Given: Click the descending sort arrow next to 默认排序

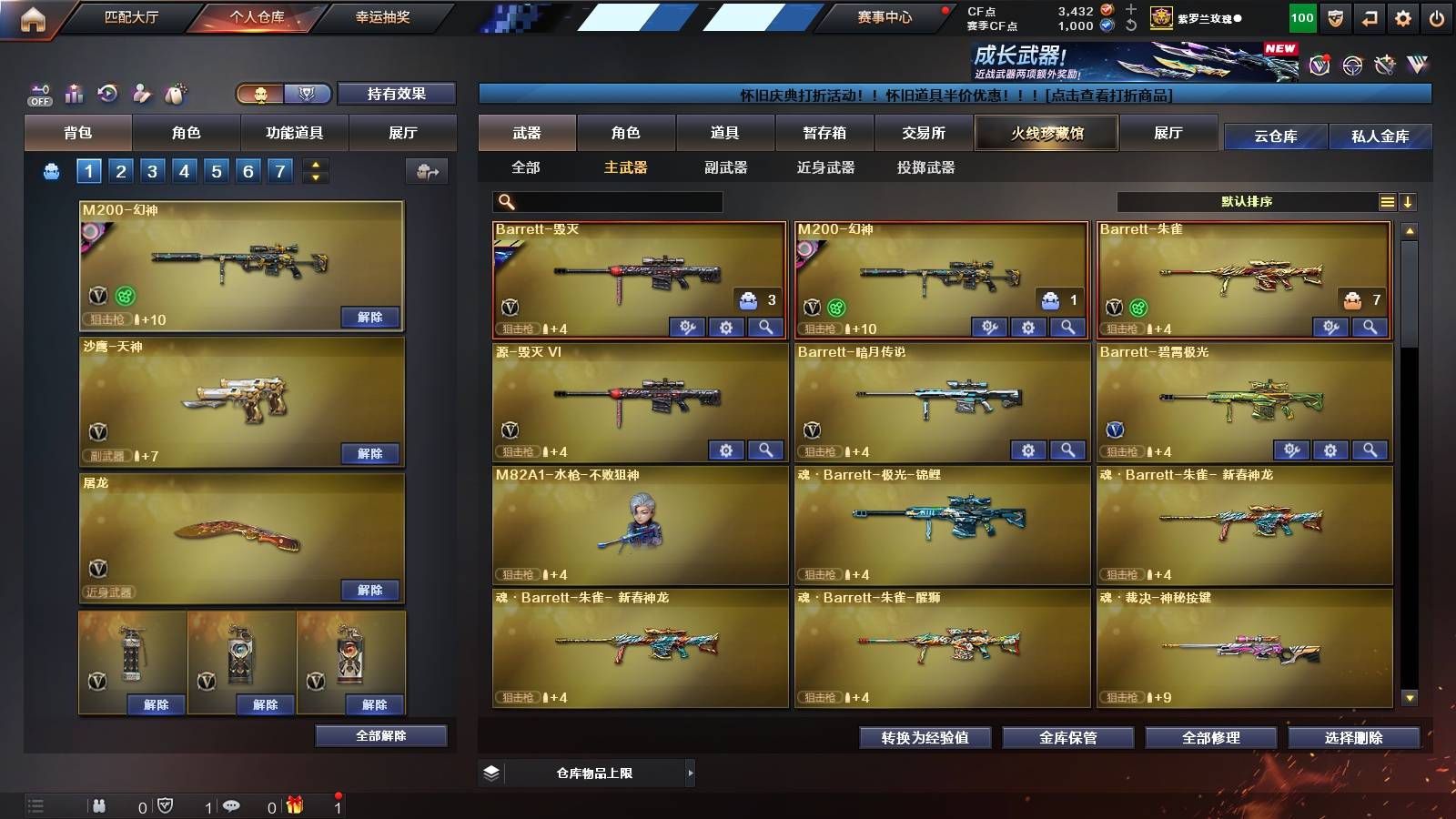Looking at the screenshot, I should click(1409, 201).
